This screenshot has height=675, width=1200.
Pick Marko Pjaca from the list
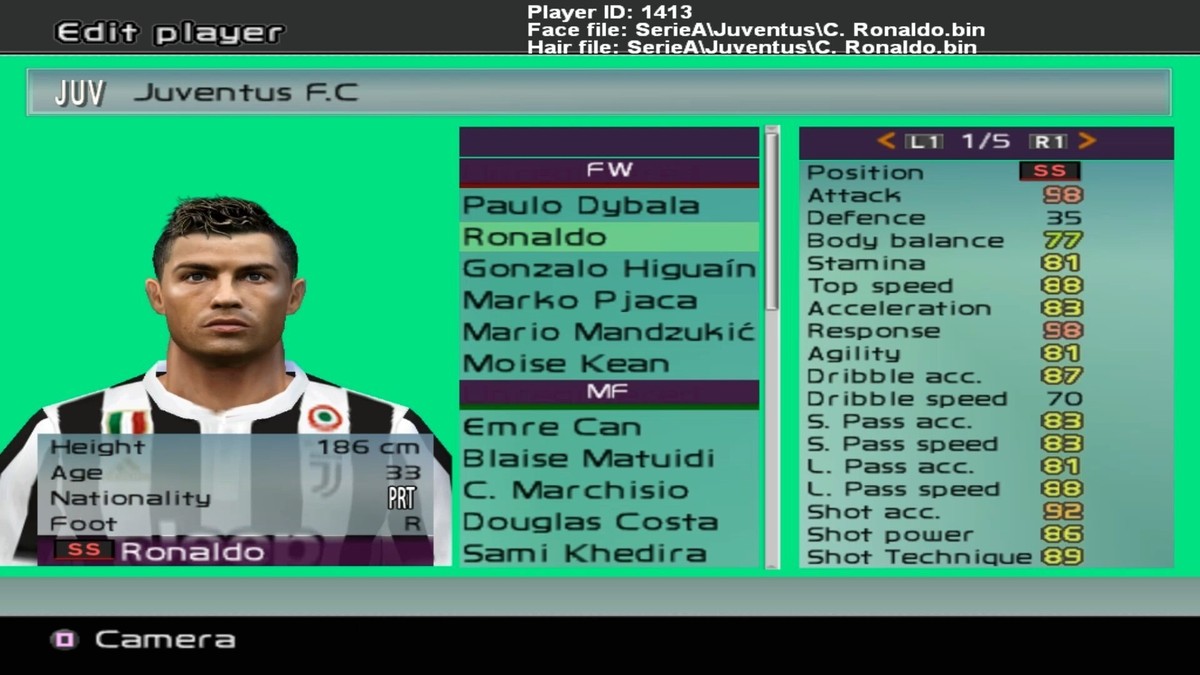point(580,300)
